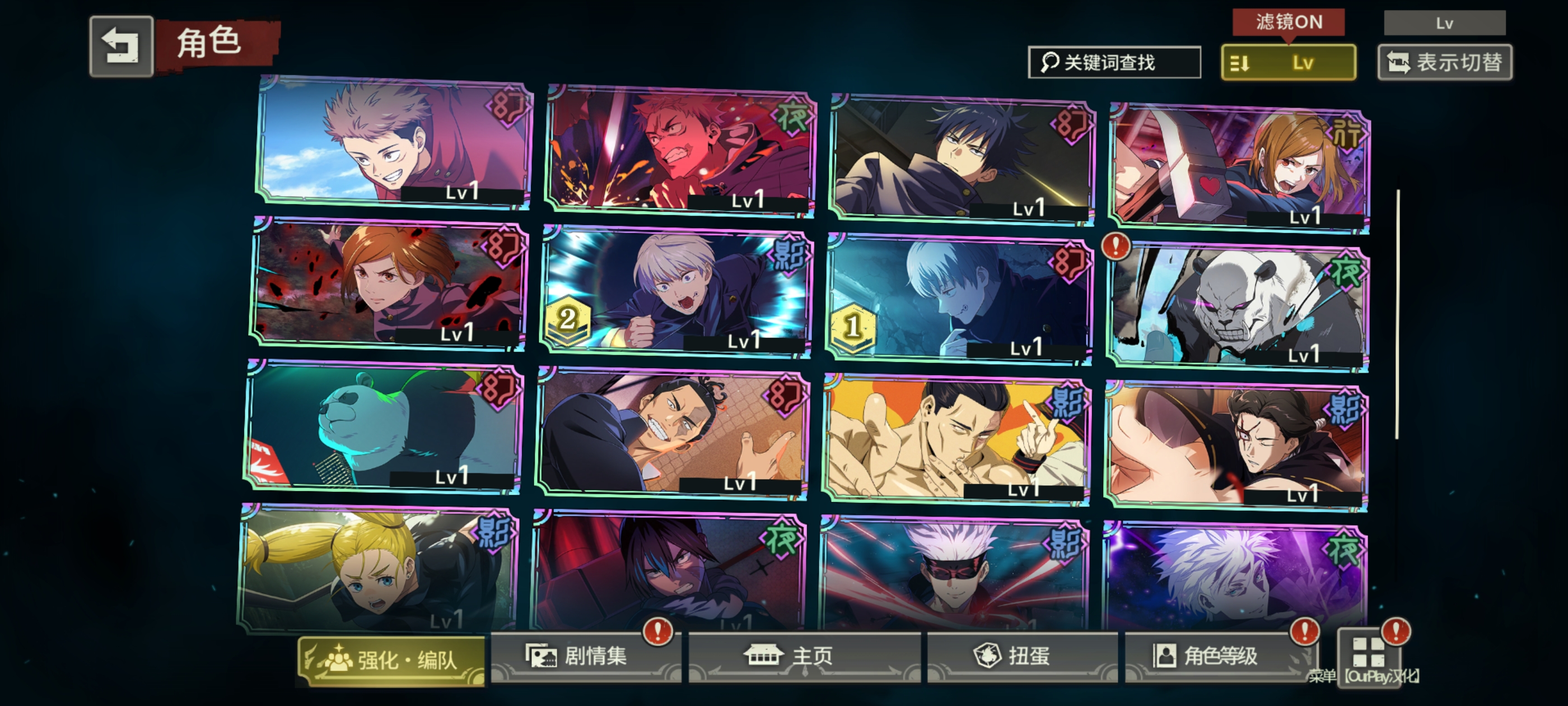
Task: Toggle the Lv sort order button
Action: [x=1287, y=62]
